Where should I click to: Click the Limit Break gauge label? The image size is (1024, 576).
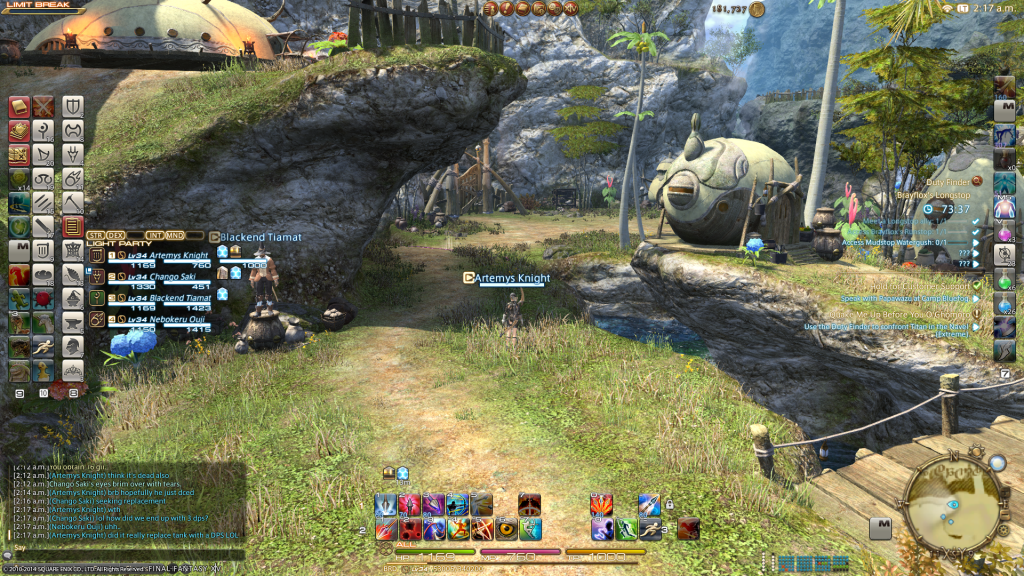coord(32,6)
